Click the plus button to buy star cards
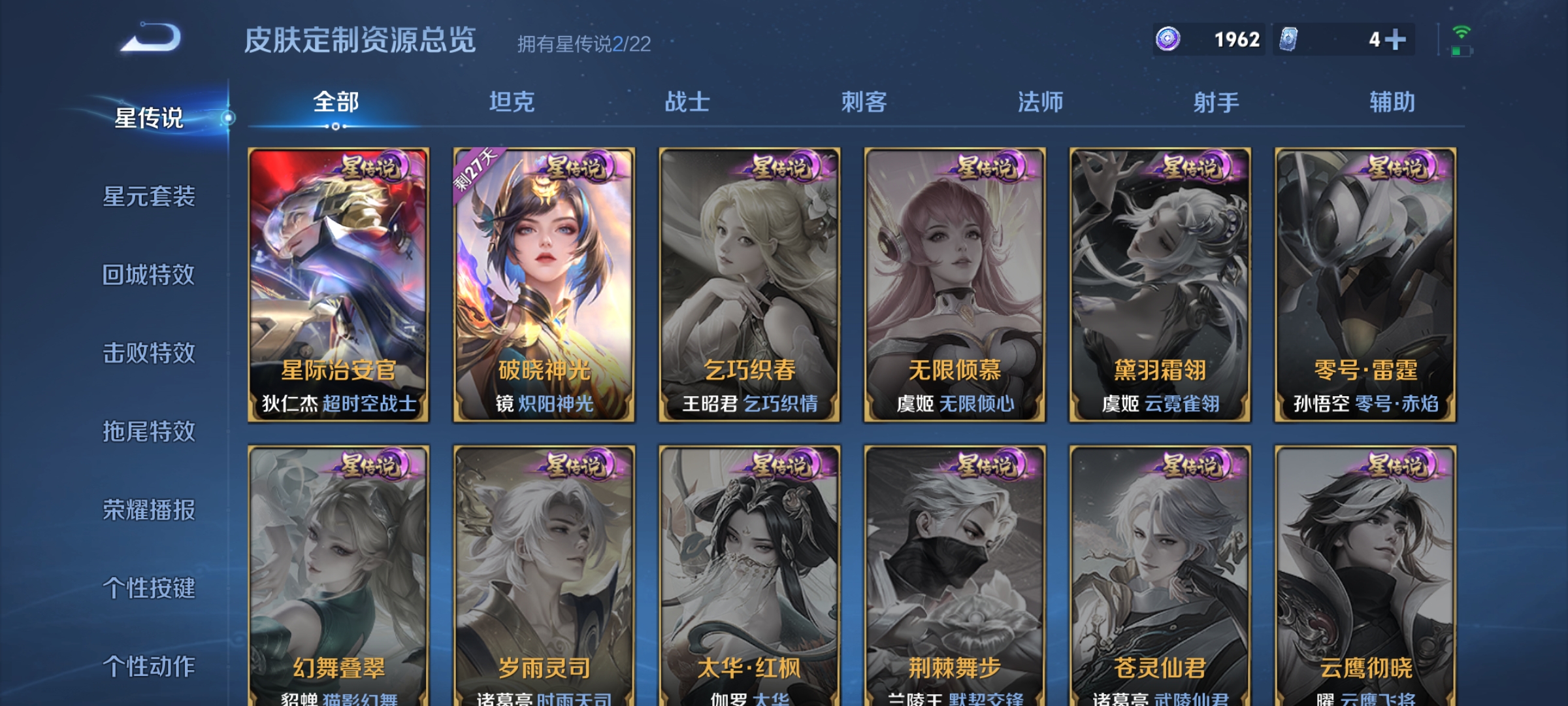The height and width of the screenshot is (706, 1568). 1395,39
